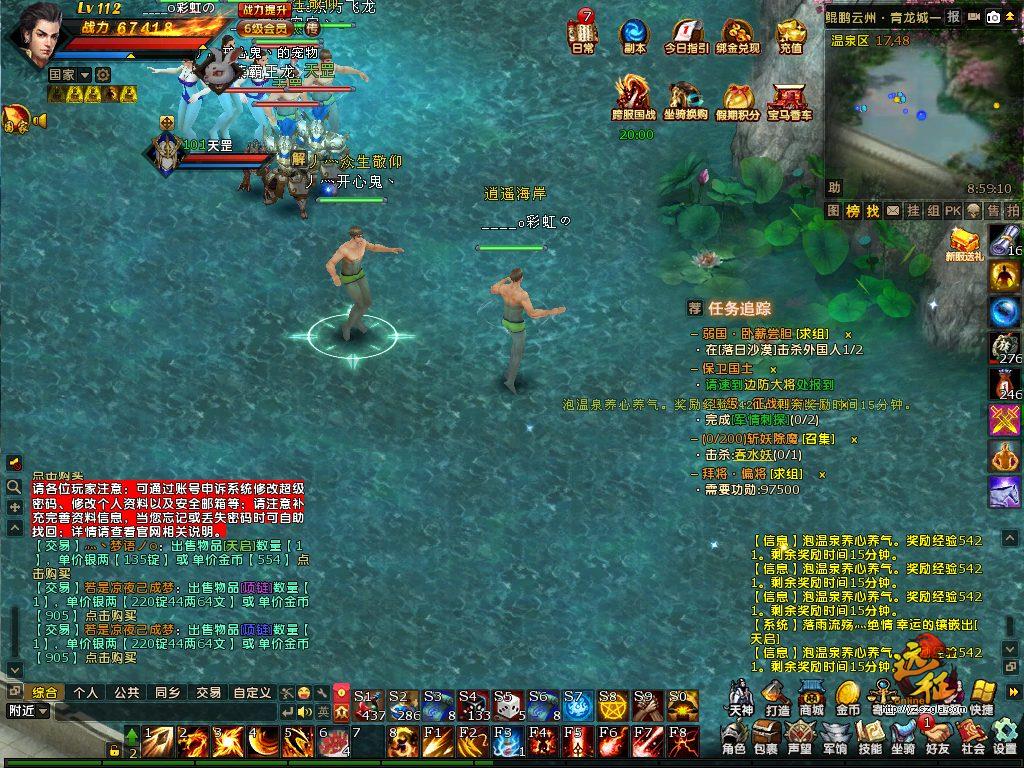The height and width of the screenshot is (768, 1024).
Task: Open the 商城 shop
Action: [x=812, y=697]
